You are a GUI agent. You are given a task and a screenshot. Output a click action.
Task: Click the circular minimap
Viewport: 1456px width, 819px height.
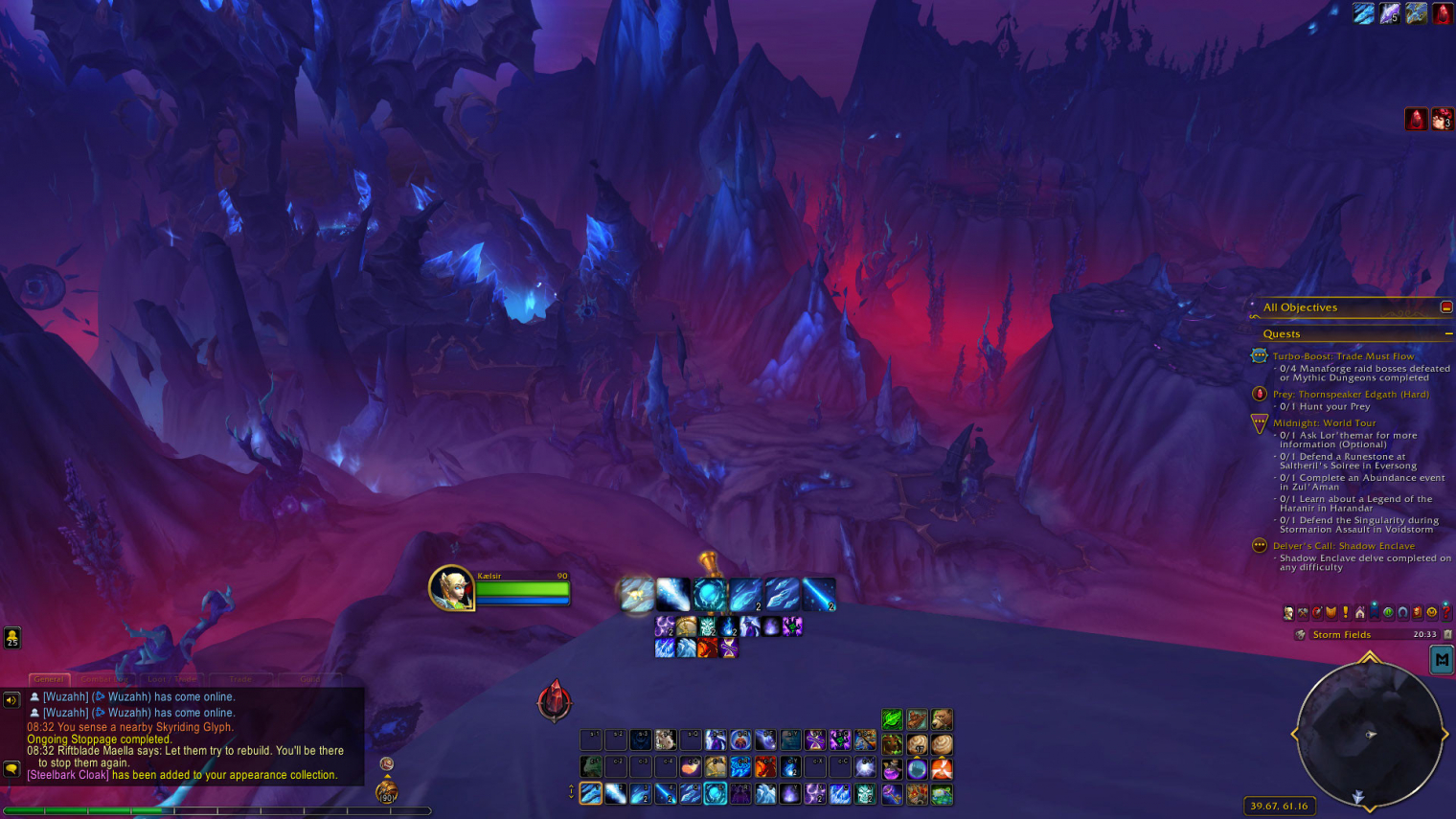[x=1370, y=735]
